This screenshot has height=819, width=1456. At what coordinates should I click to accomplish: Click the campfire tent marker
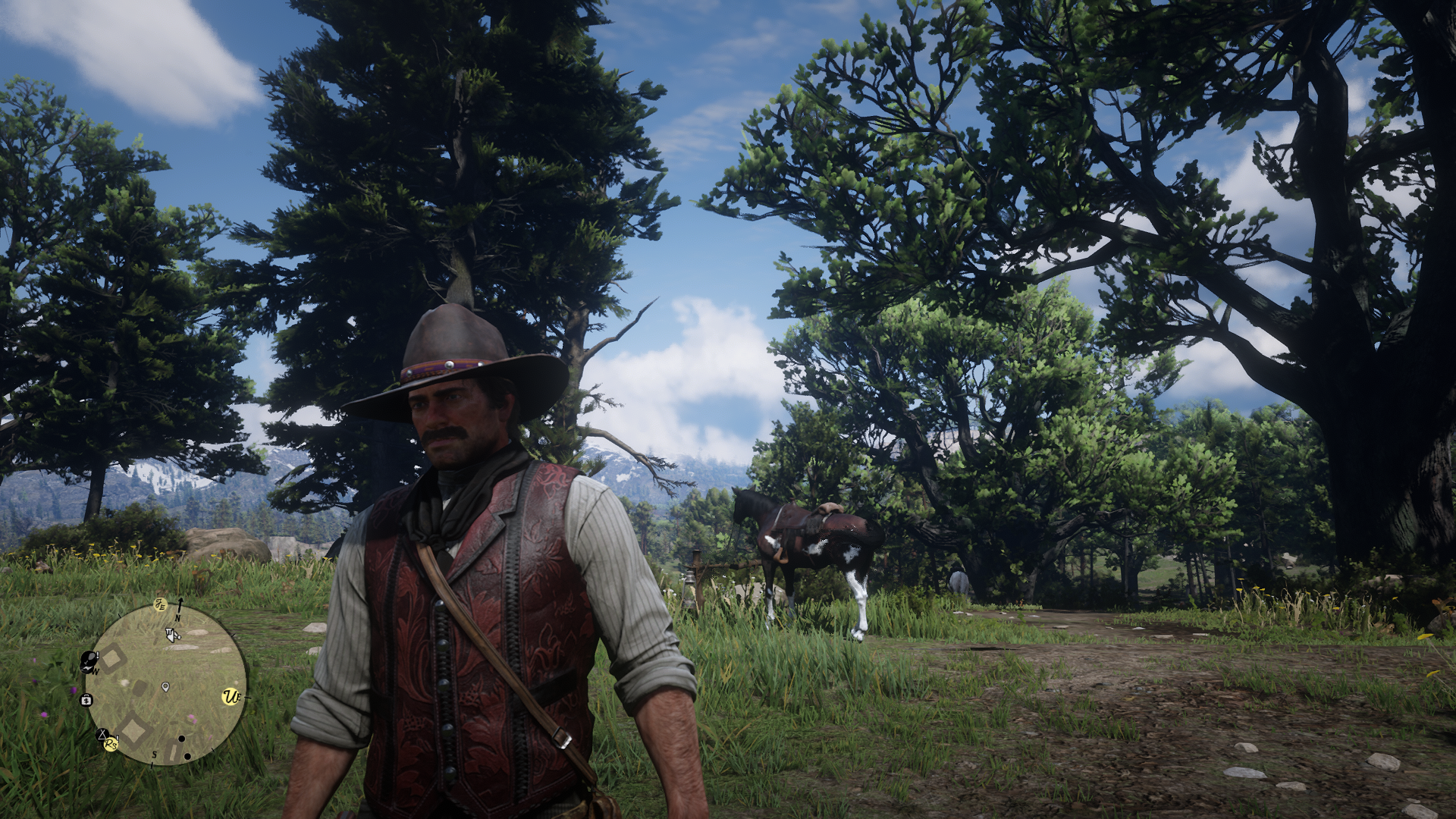click(x=101, y=734)
